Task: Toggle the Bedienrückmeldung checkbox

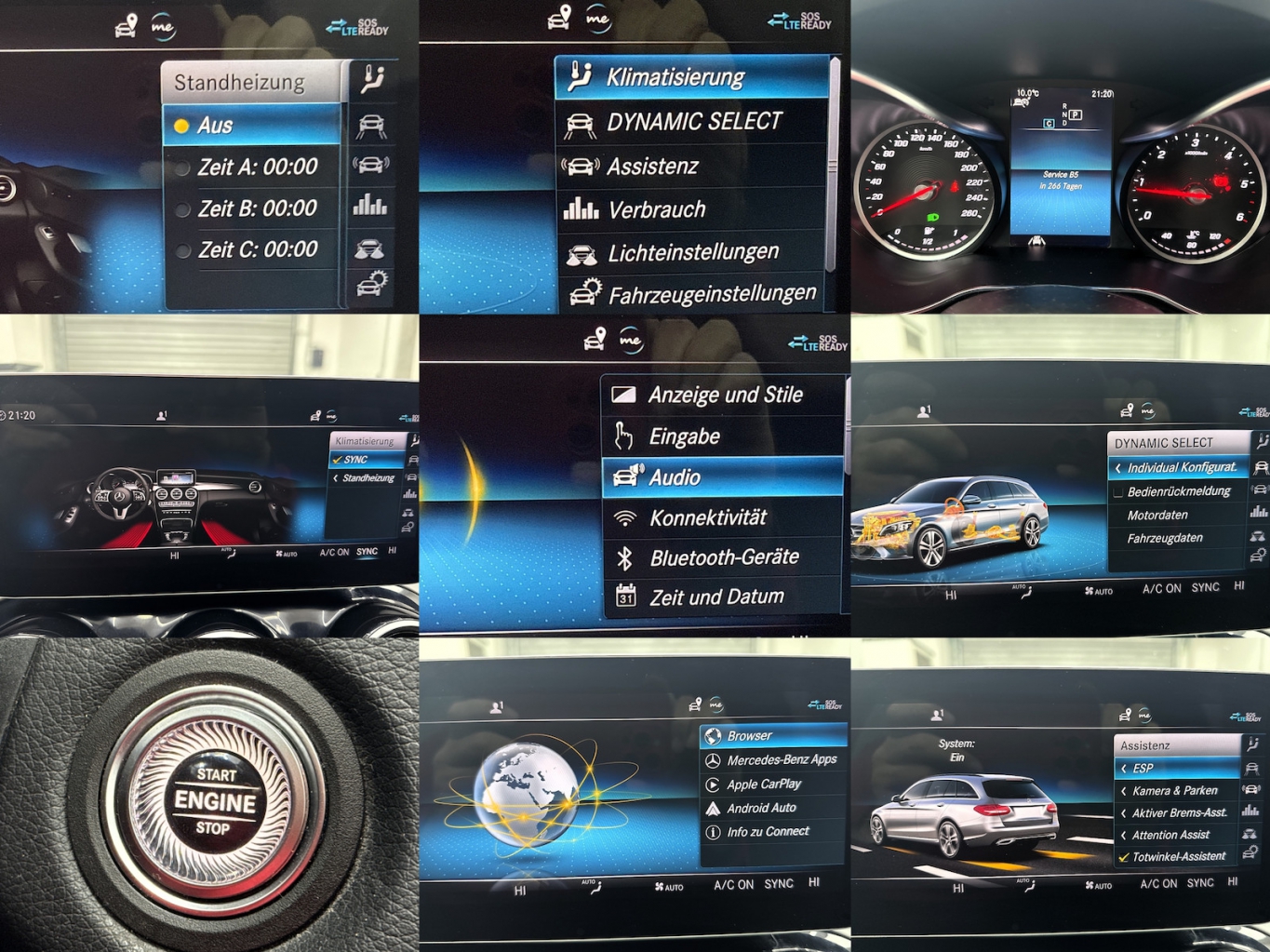Action: [x=1118, y=492]
